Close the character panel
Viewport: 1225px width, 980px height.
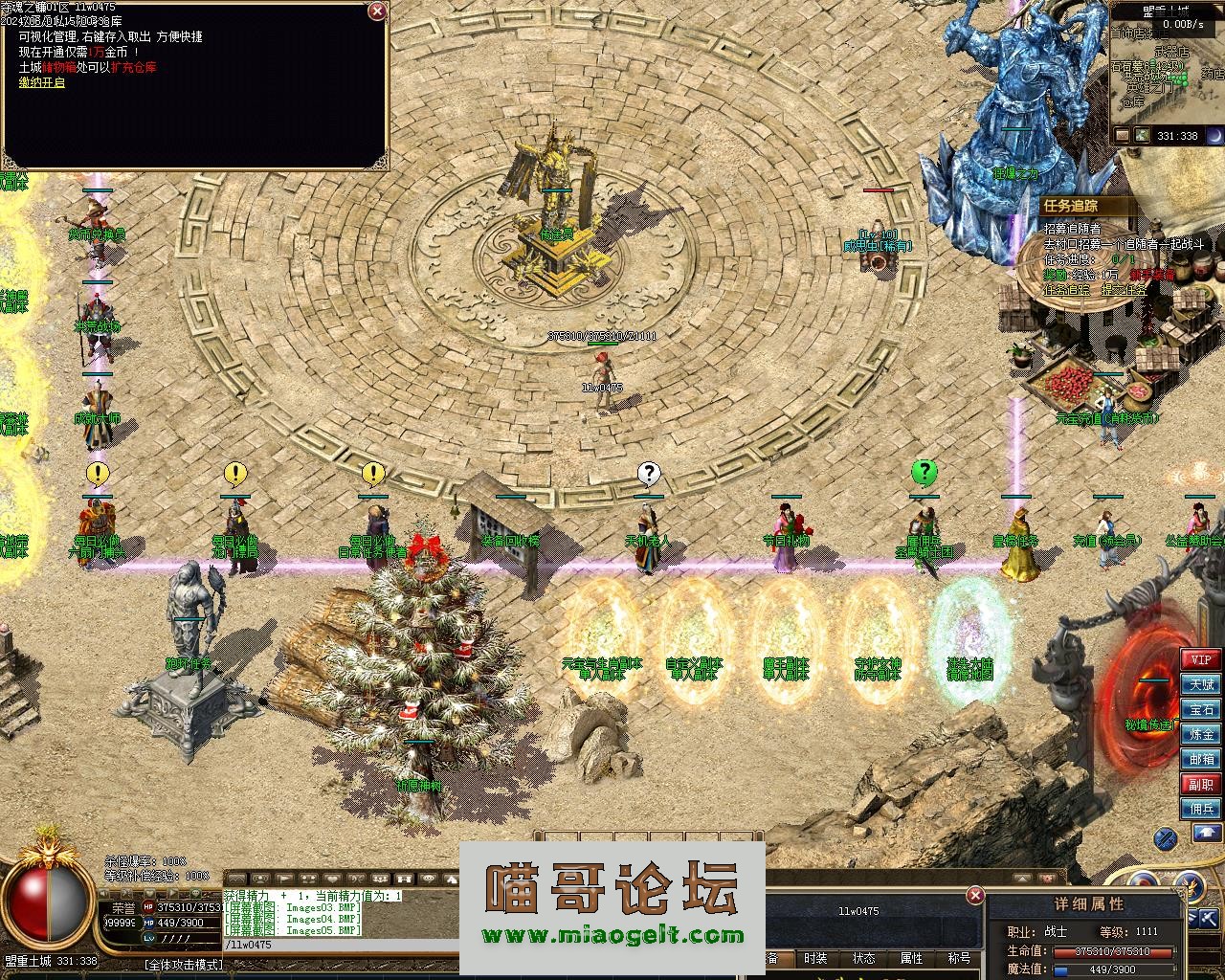[974, 896]
